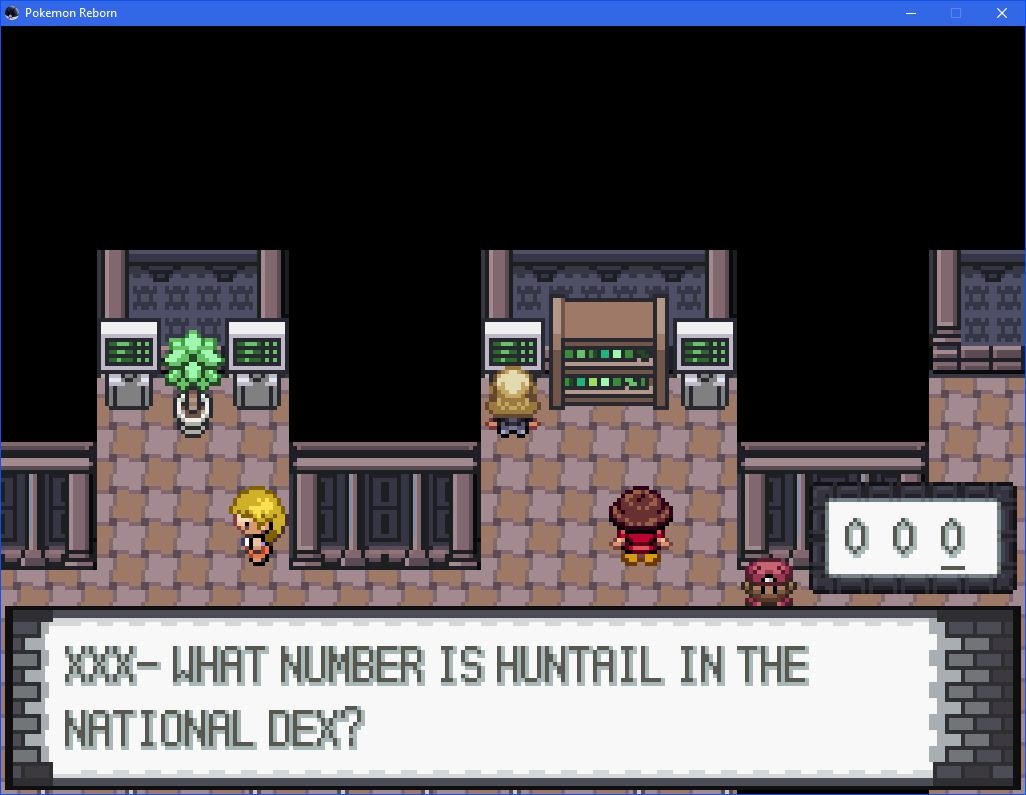Click the hundreds digit of the answer box
1026x795 pixels.
pyautogui.click(x=856, y=538)
